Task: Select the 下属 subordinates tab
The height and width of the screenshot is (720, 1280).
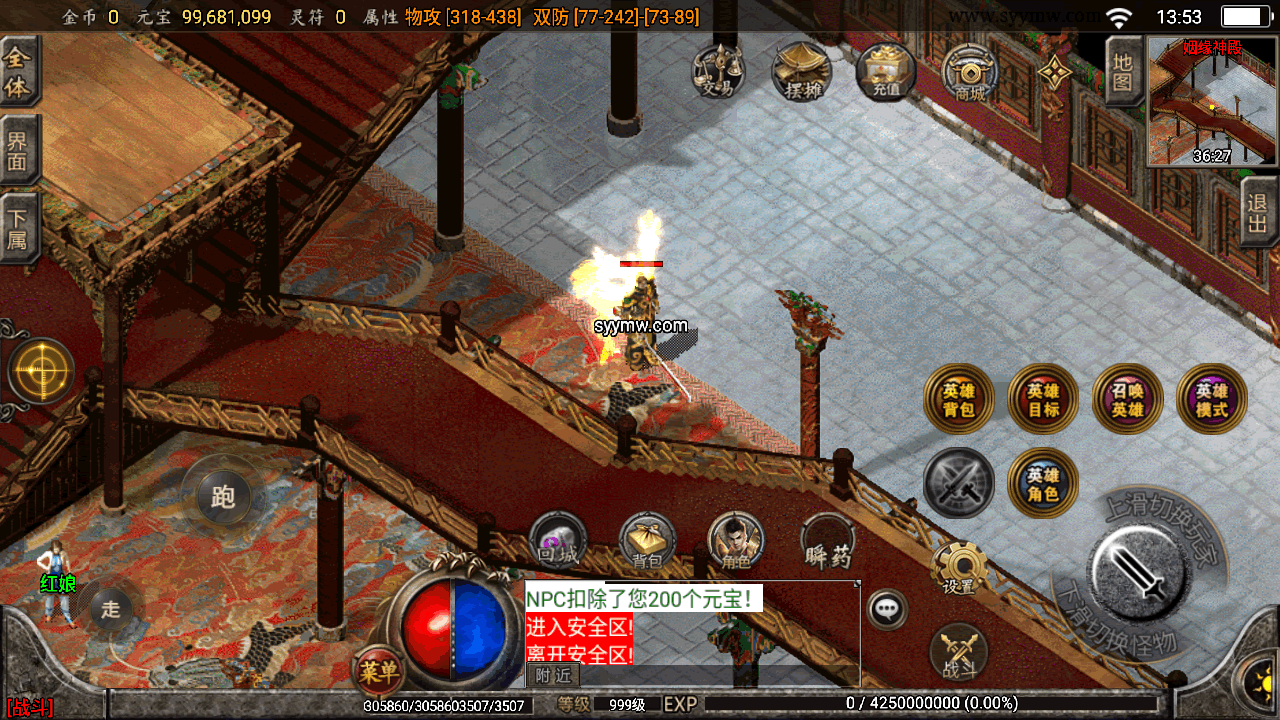Action: coord(19,227)
